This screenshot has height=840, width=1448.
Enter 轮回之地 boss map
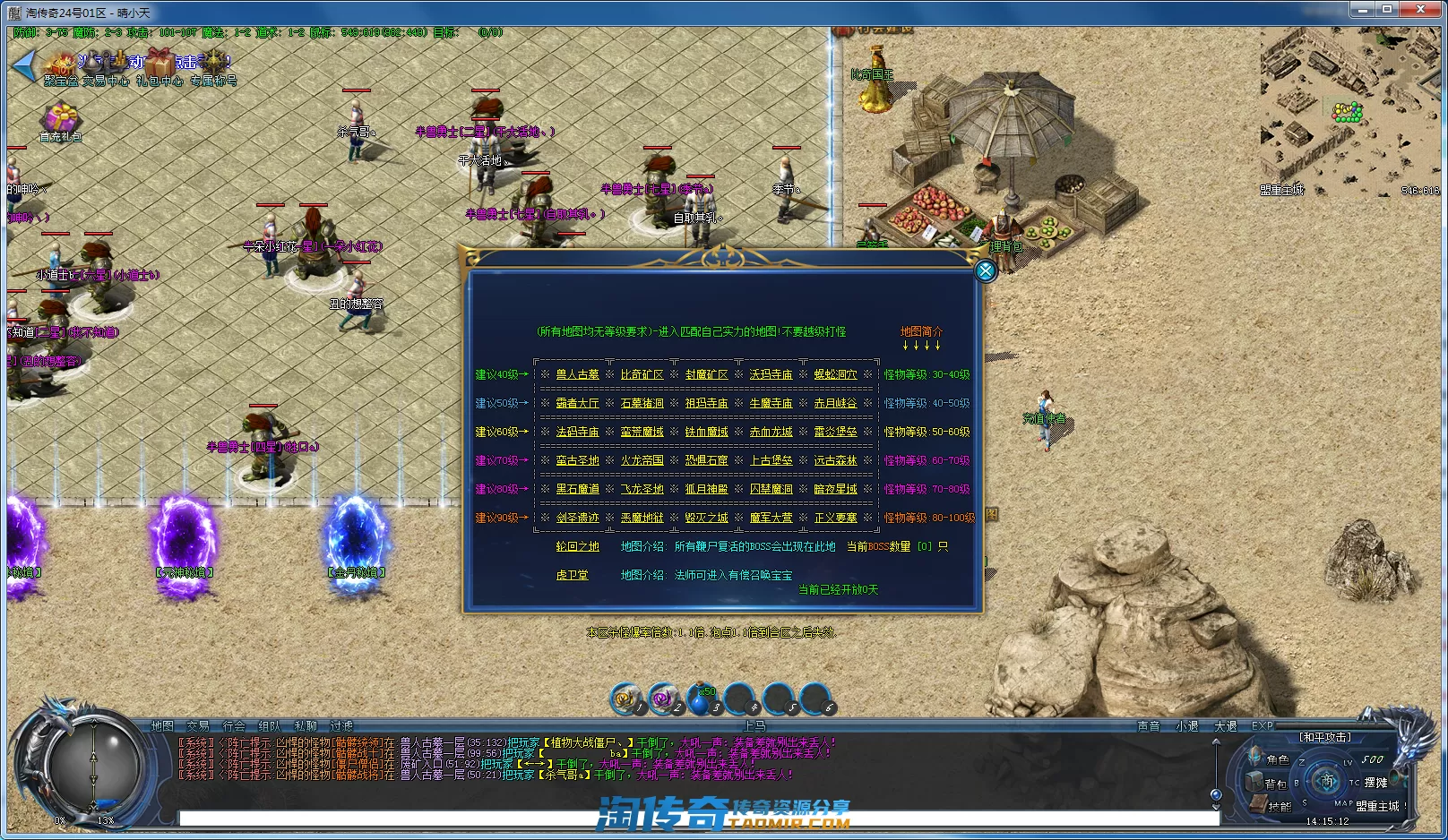(x=577, y=546)
